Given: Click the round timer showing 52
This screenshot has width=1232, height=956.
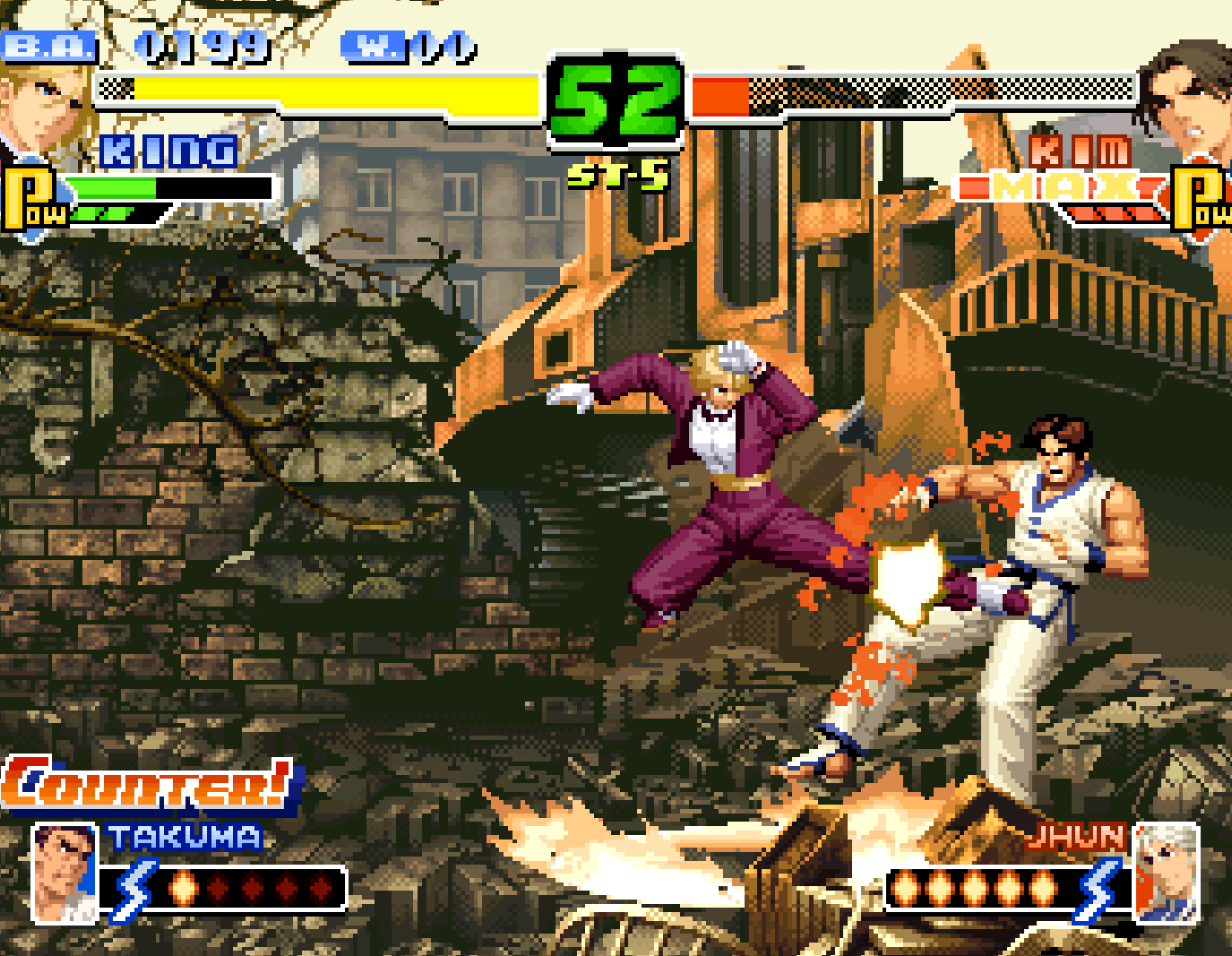Looking at the screenshot, I should point(614,99).
